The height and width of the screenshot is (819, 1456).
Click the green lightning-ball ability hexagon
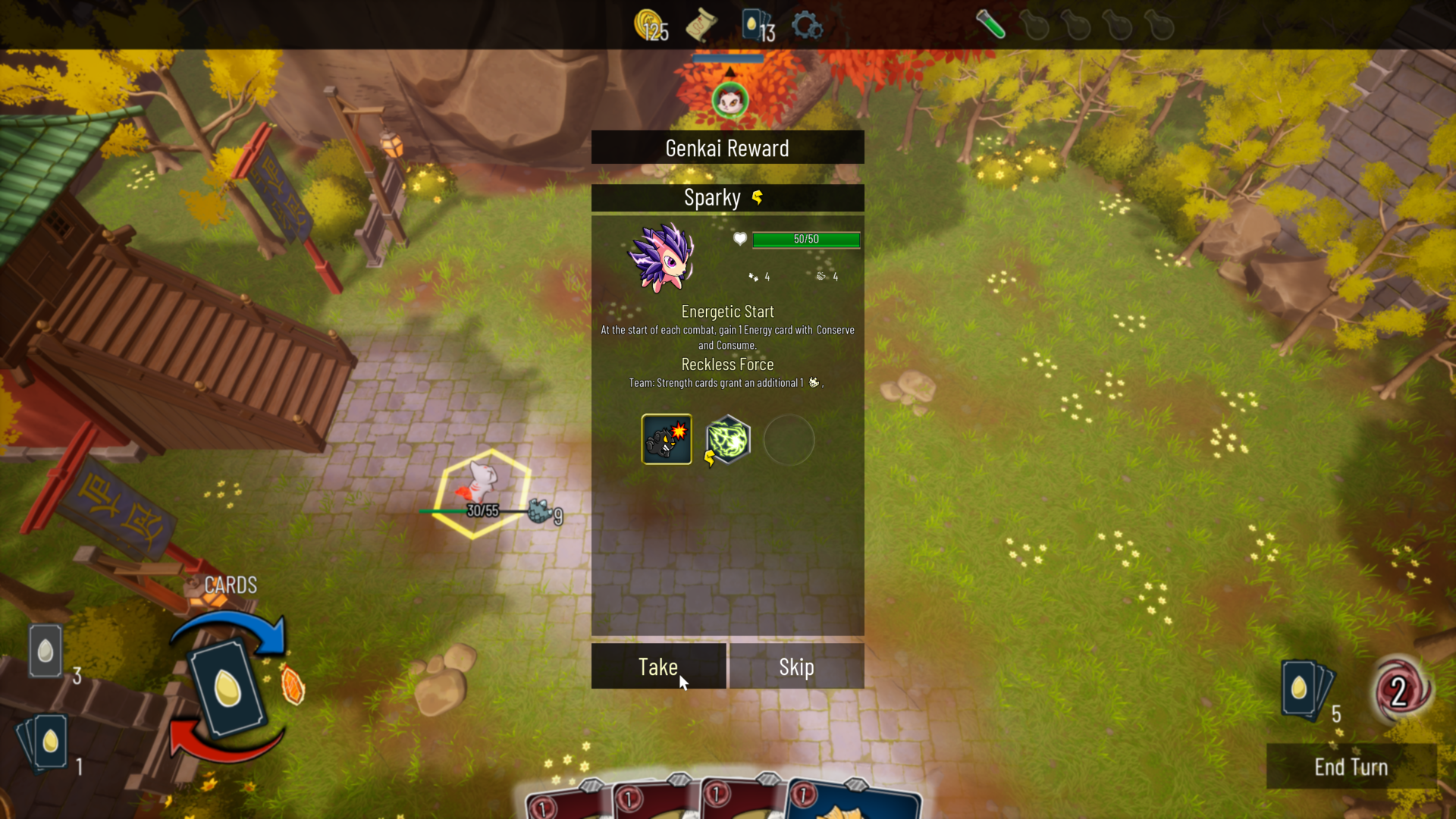pos(726,439)
